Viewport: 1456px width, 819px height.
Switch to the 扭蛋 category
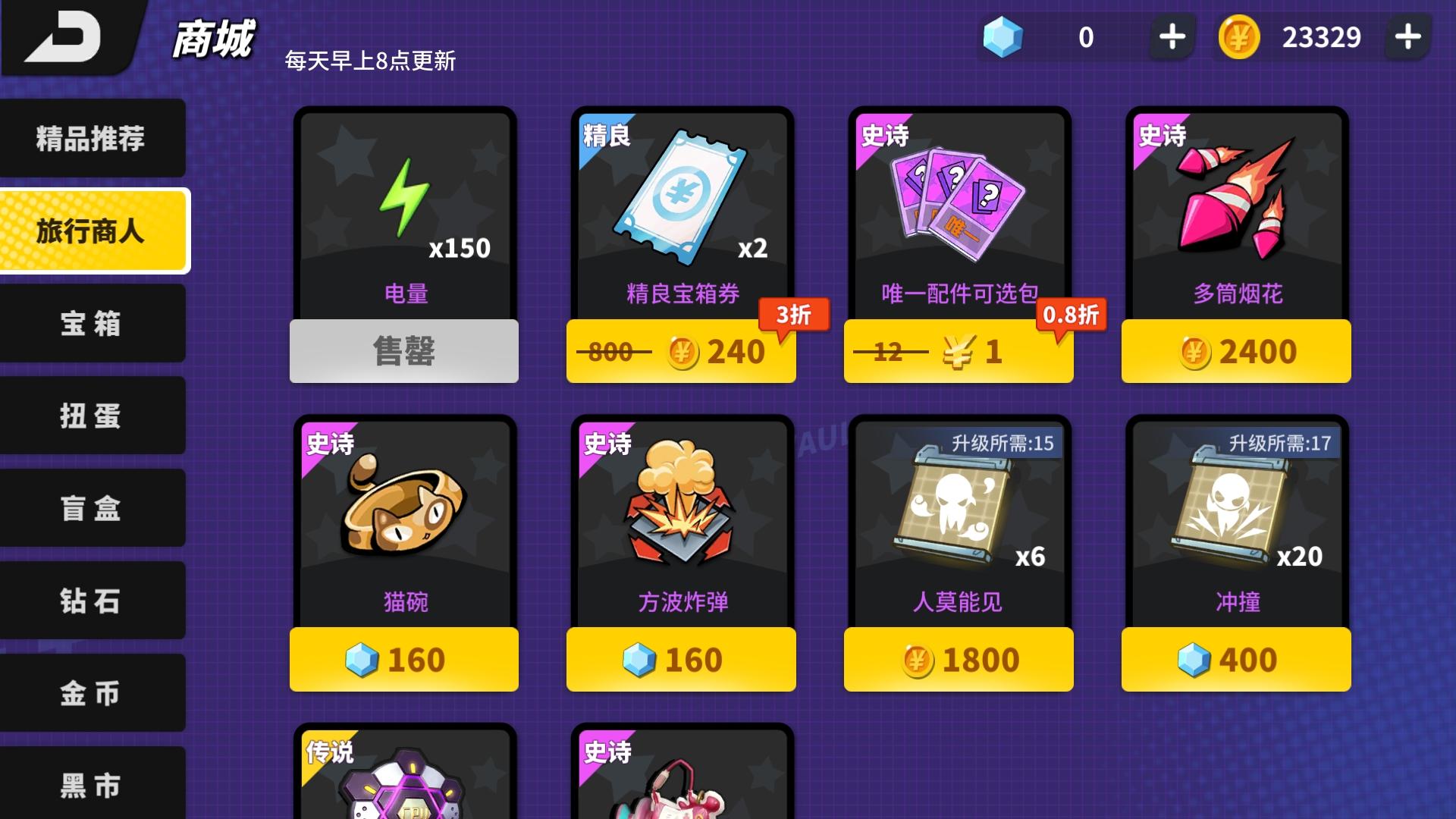click(x=91, y=416)
